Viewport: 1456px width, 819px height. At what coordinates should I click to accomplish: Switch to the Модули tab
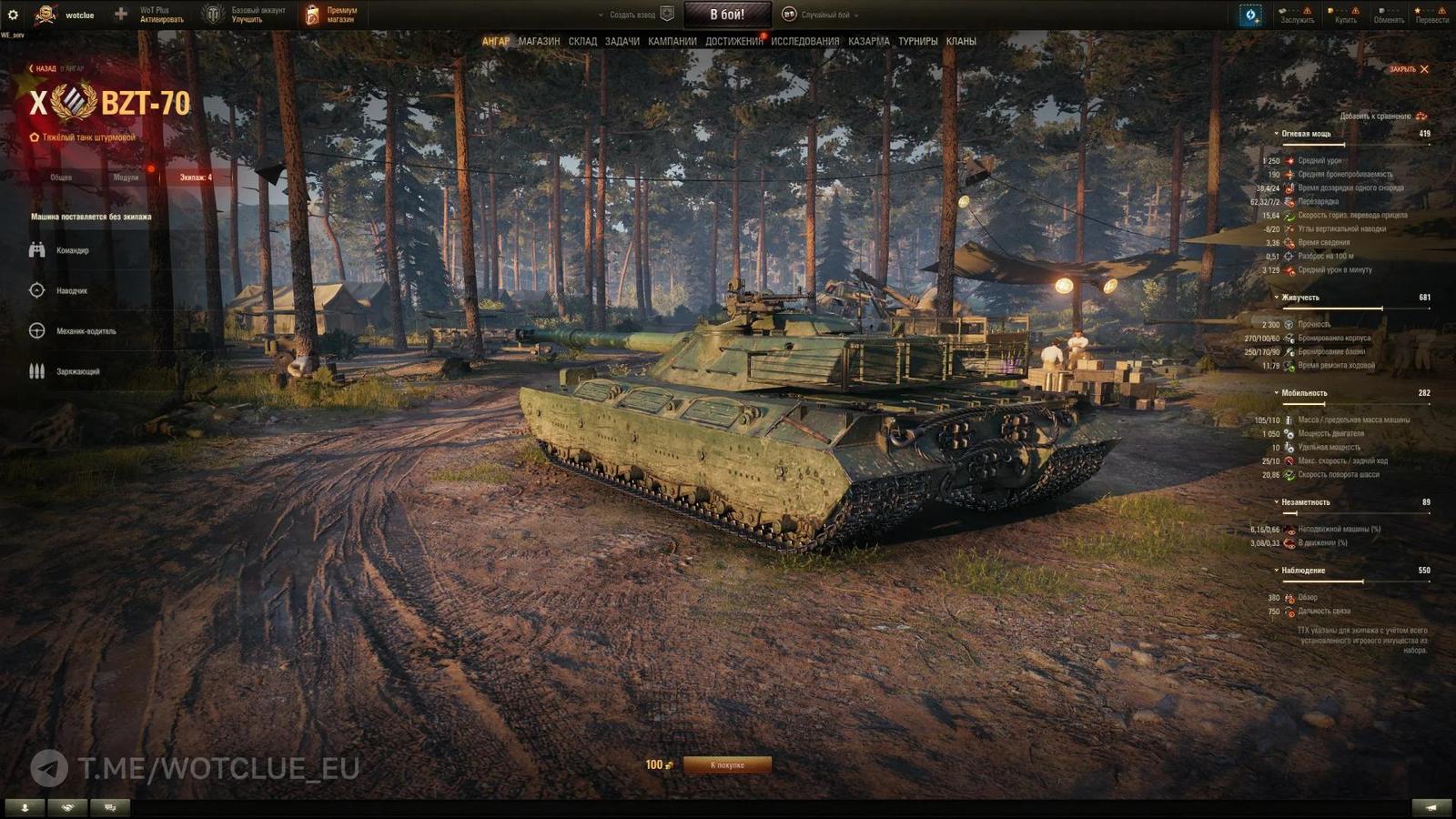127,178
